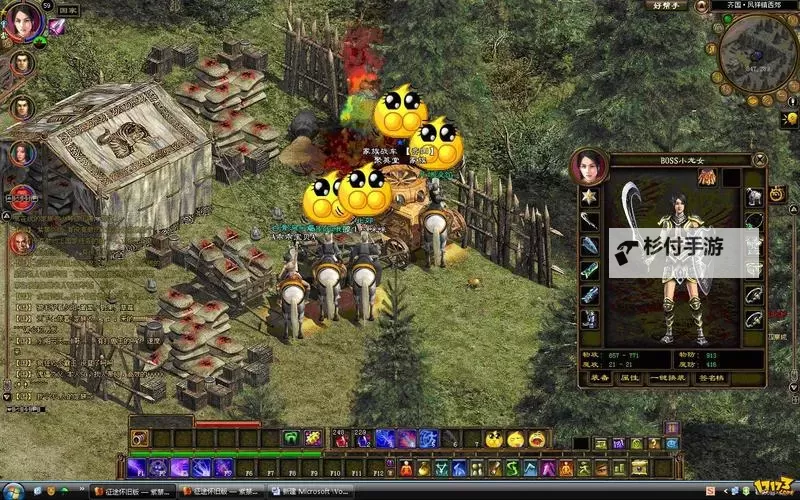Activate the F1 skill on the hotbar
The image size is (800, 500).
click(135, 467)
